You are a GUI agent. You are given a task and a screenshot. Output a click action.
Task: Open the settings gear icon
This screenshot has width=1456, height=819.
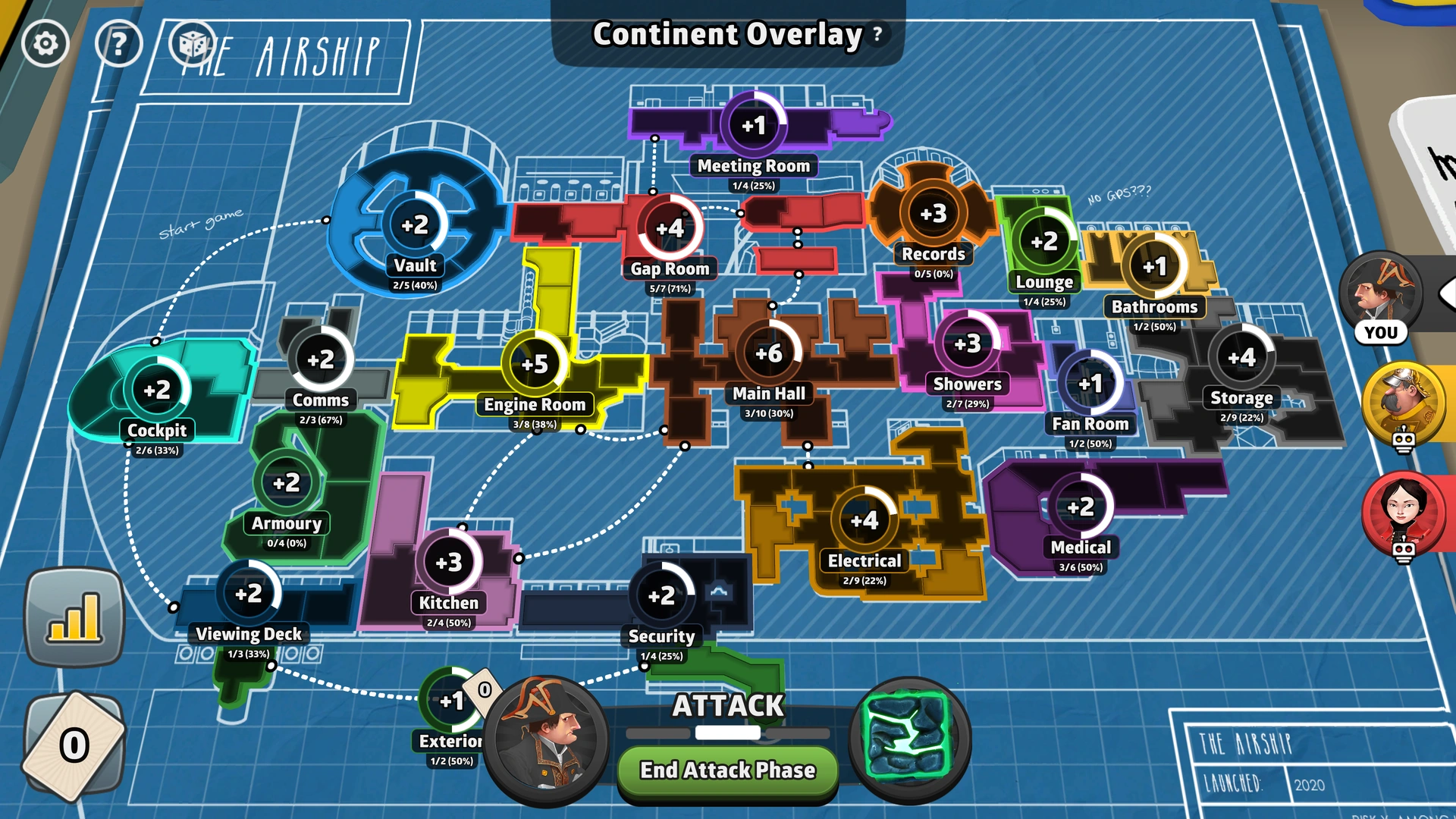click(45, 43)
